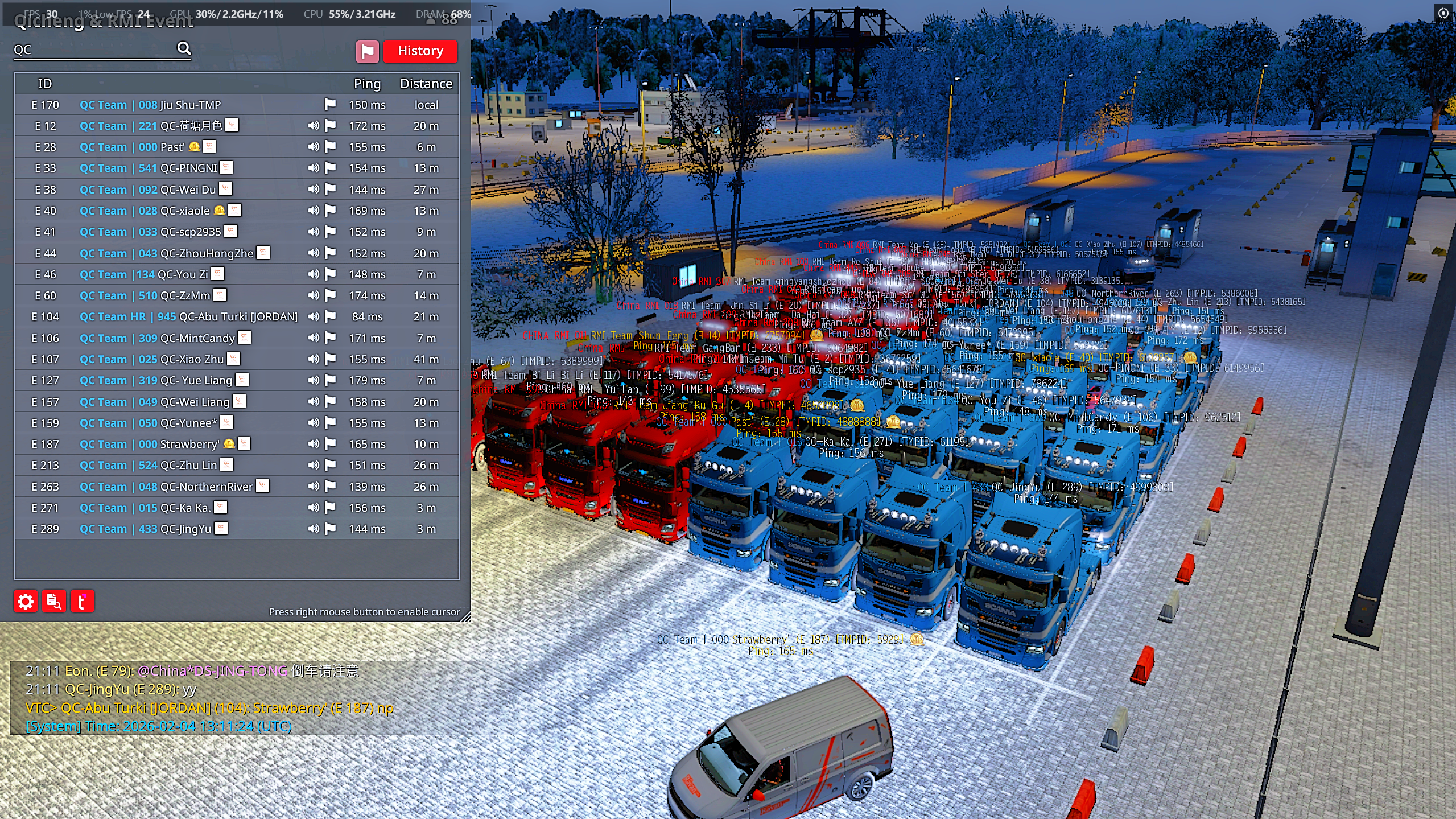Click flag icon for Jiu Shu-TMP

(x=331, y=104)
